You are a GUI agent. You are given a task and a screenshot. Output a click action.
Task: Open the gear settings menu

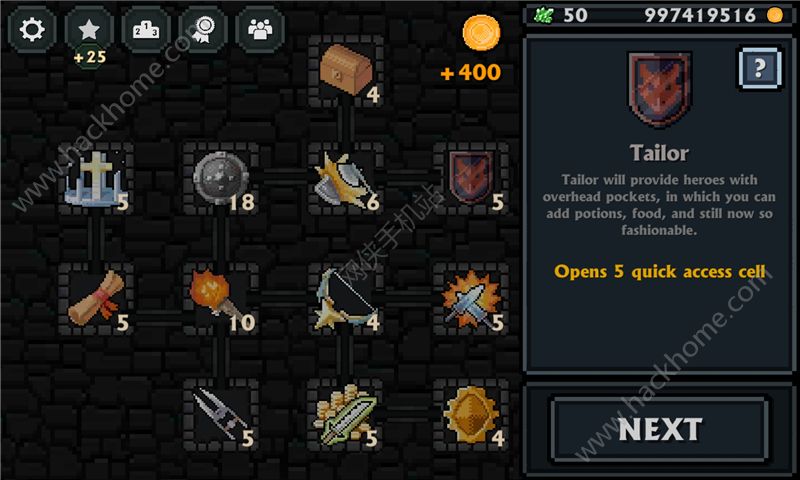point(33,30)
